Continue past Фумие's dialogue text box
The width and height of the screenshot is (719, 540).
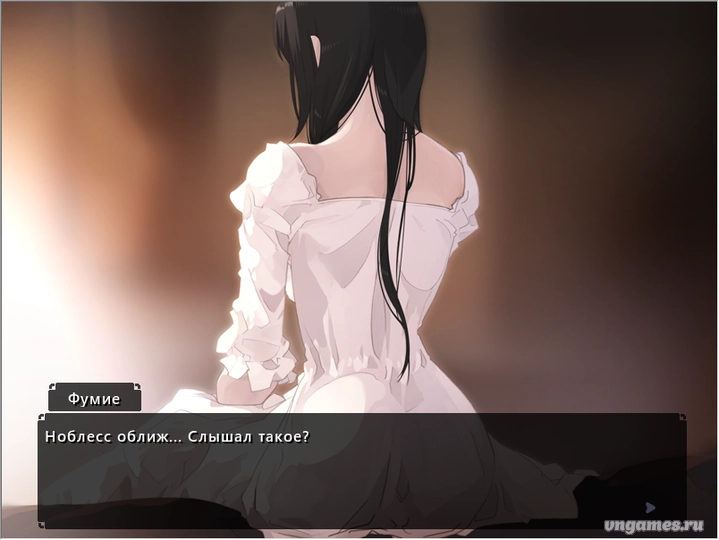[360, 472]
